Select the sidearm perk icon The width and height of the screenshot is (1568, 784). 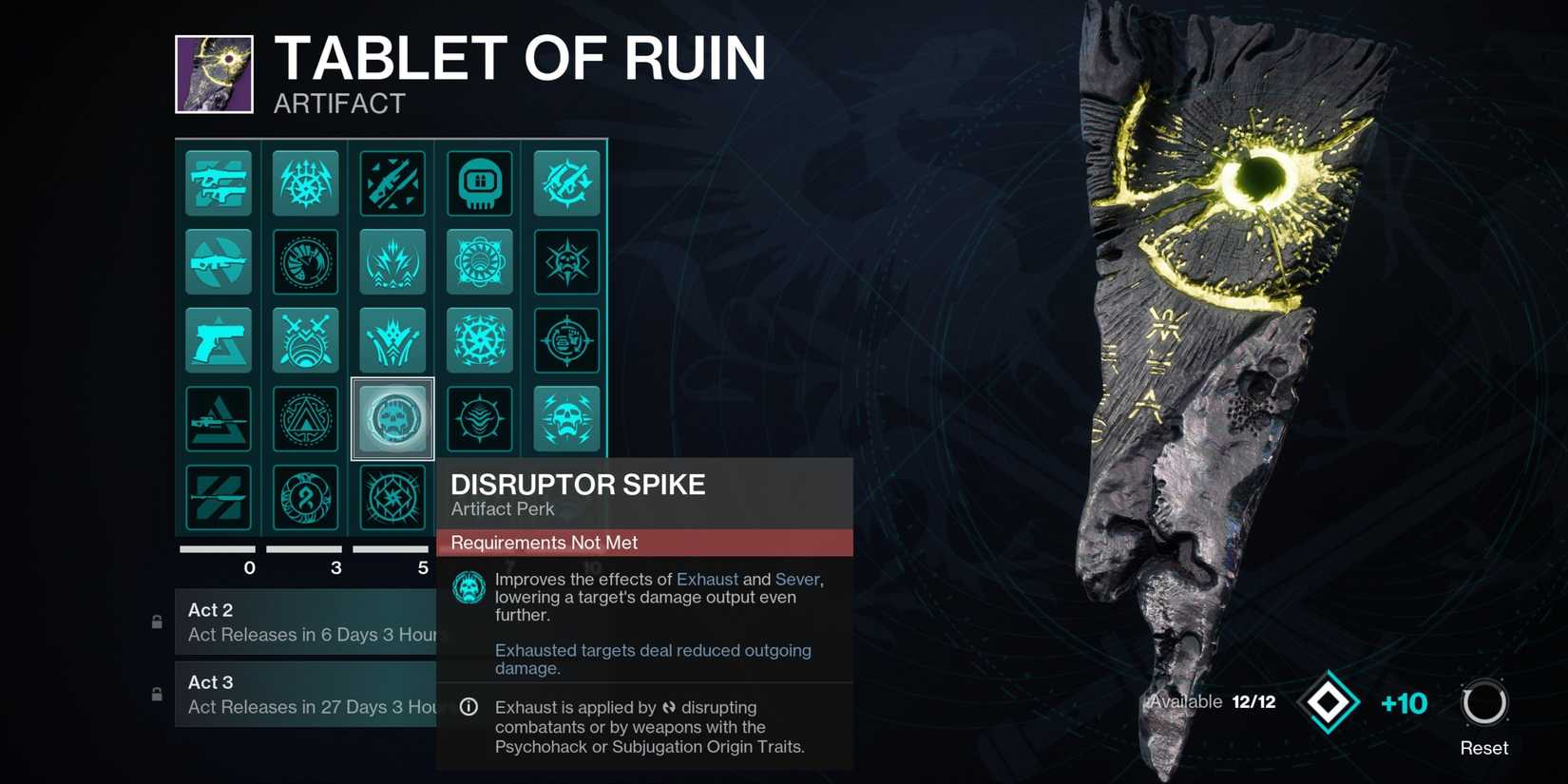coord(219,339)
